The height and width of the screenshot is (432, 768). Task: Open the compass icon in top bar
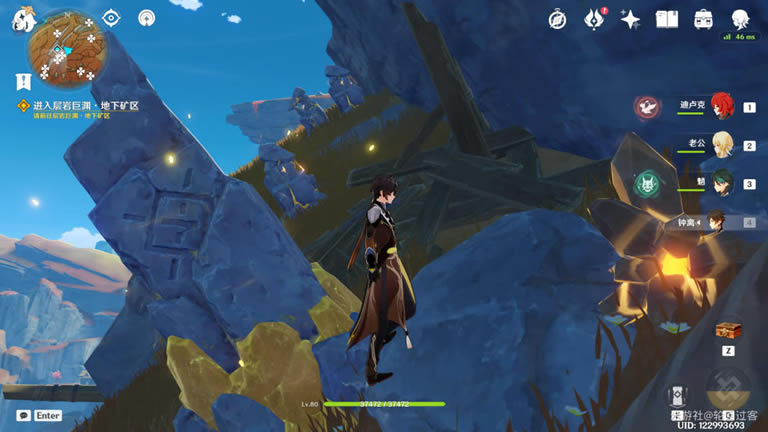558,19
